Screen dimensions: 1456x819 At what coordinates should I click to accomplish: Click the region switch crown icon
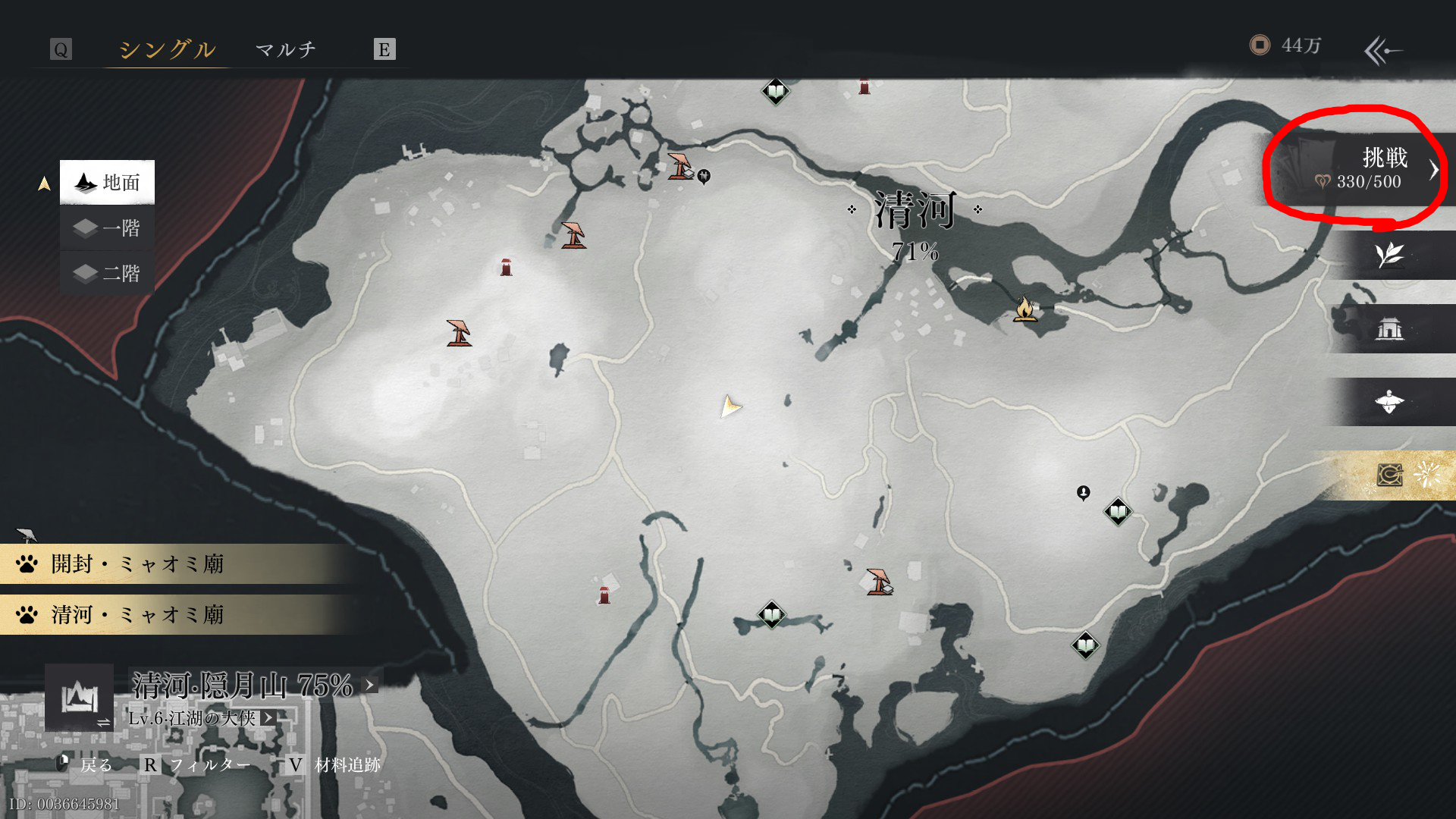click(80, 697)
